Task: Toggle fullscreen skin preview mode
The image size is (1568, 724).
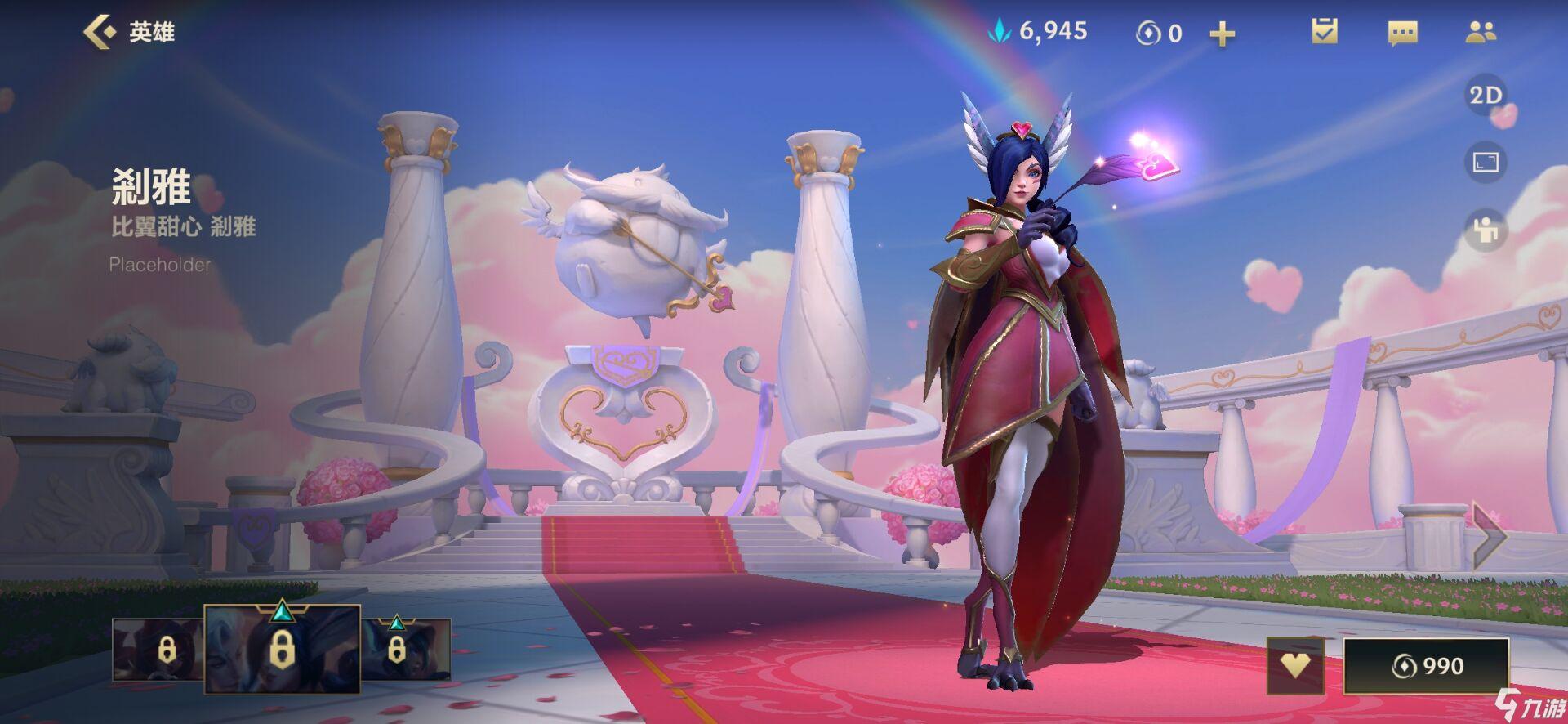Action: pos(1485,163)
